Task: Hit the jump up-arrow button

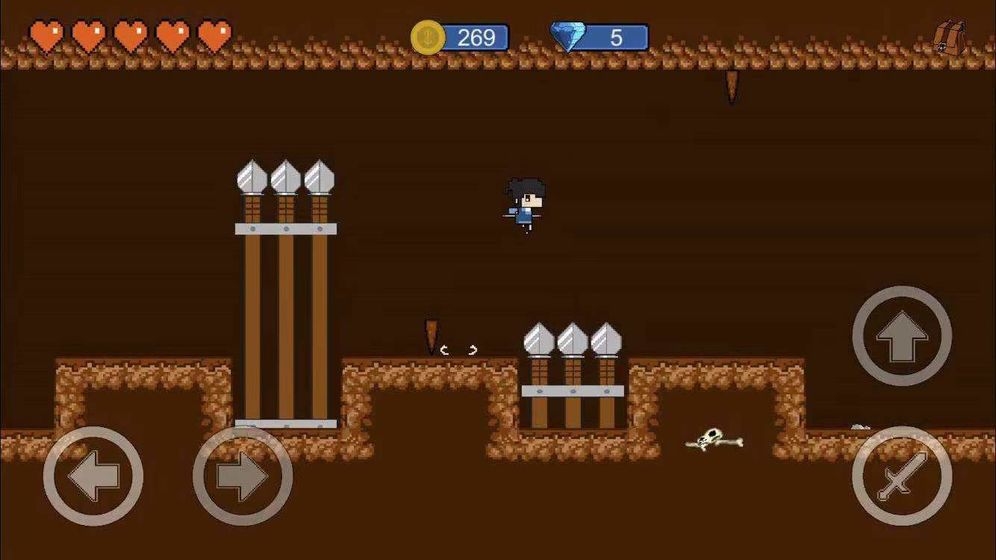Action: point(902,337)
